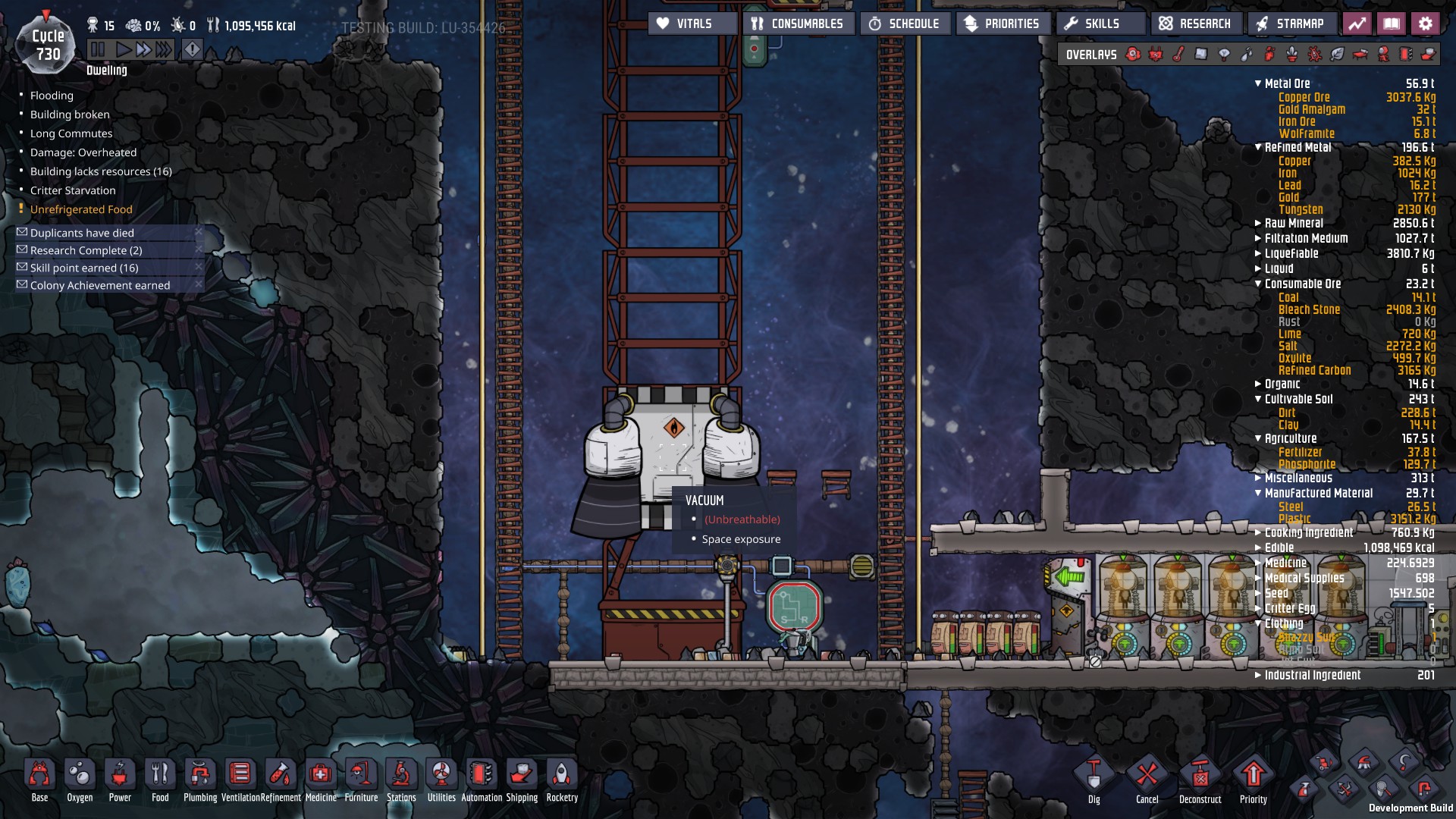Open the Starmap screen
Image resolution: width=1456 pixels, height=819 pixels.
(1291, 24)
